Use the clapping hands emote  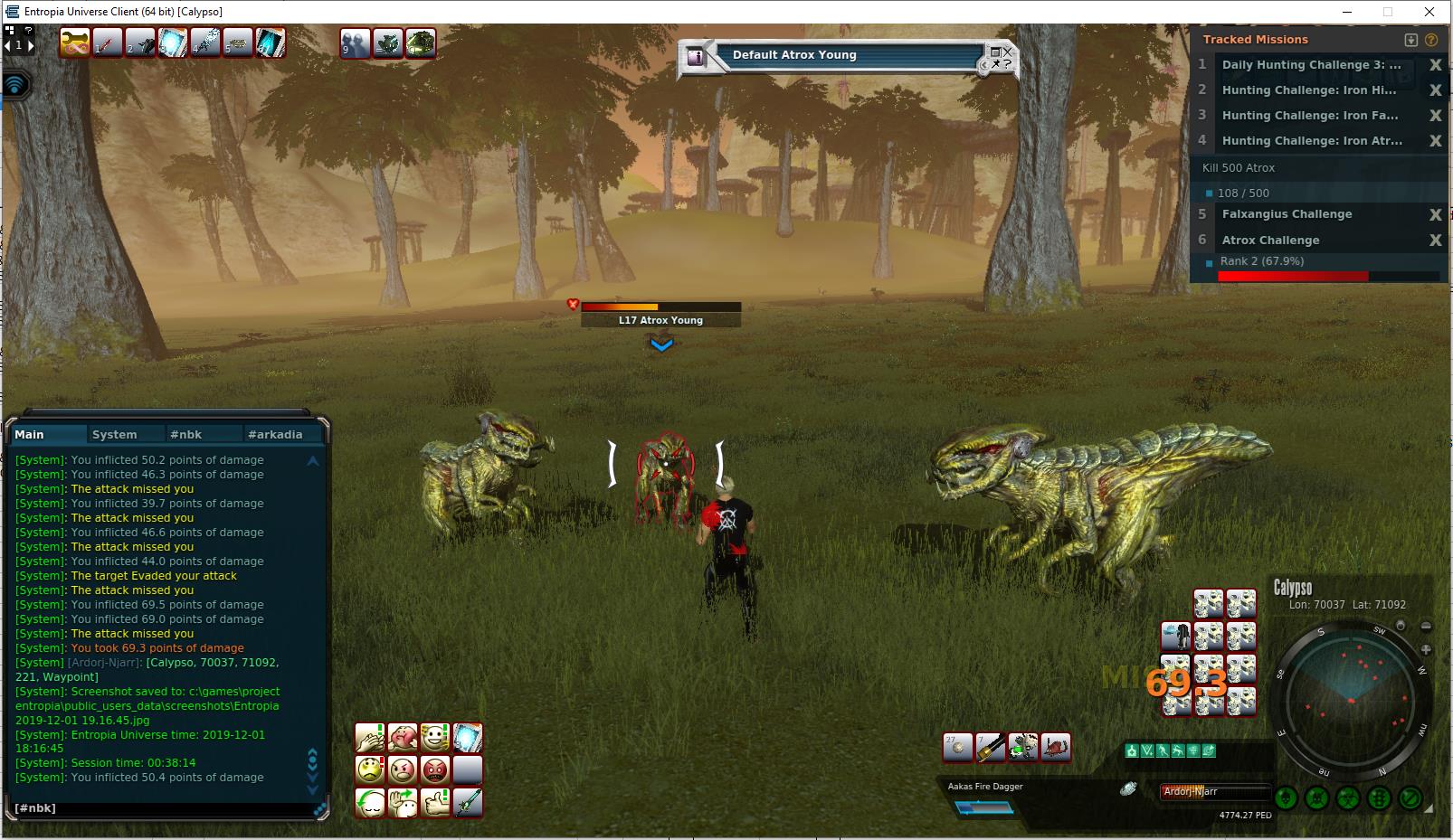[x=370, y=738]
